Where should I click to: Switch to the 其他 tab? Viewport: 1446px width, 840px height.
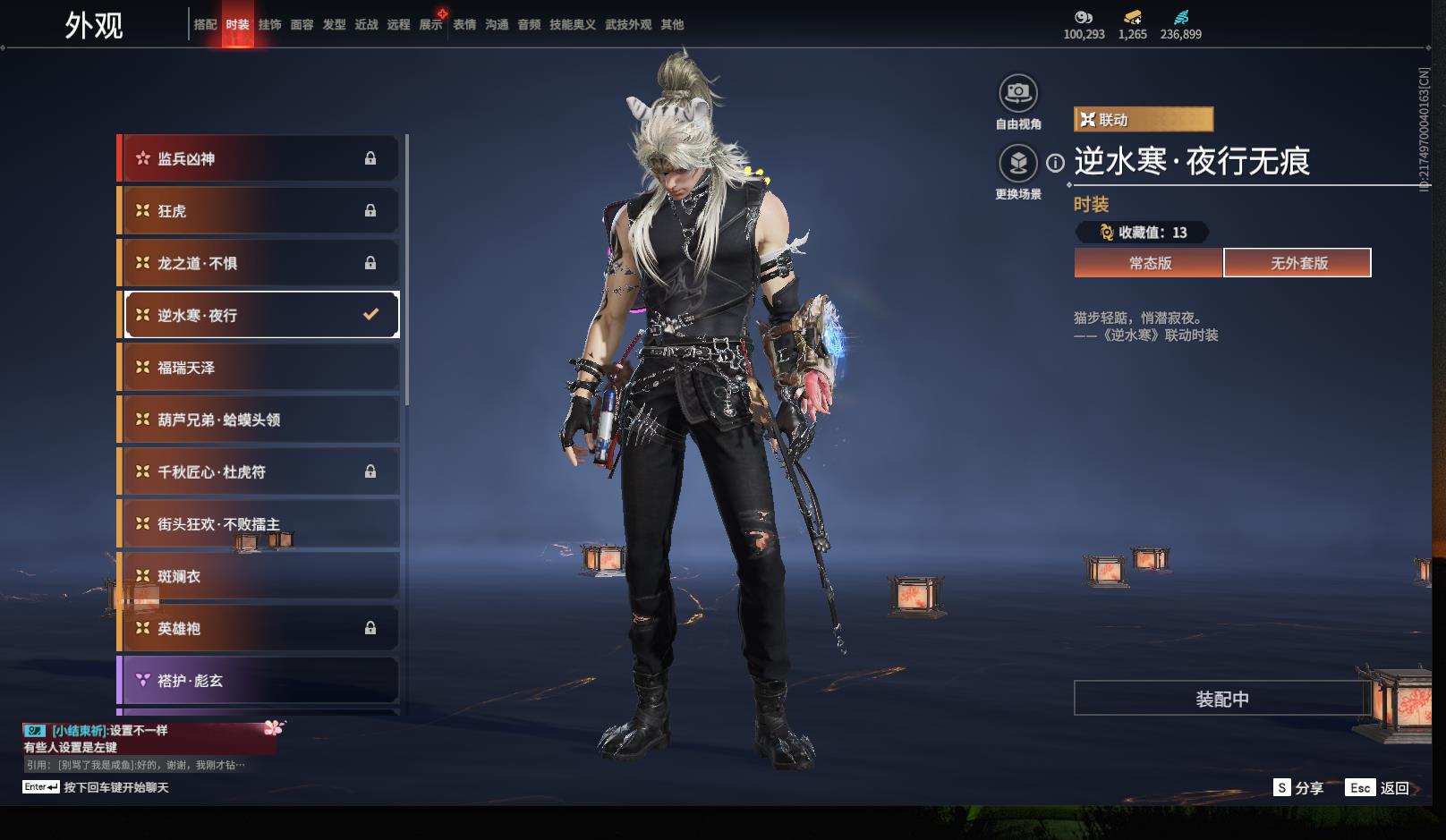[672, 25]
